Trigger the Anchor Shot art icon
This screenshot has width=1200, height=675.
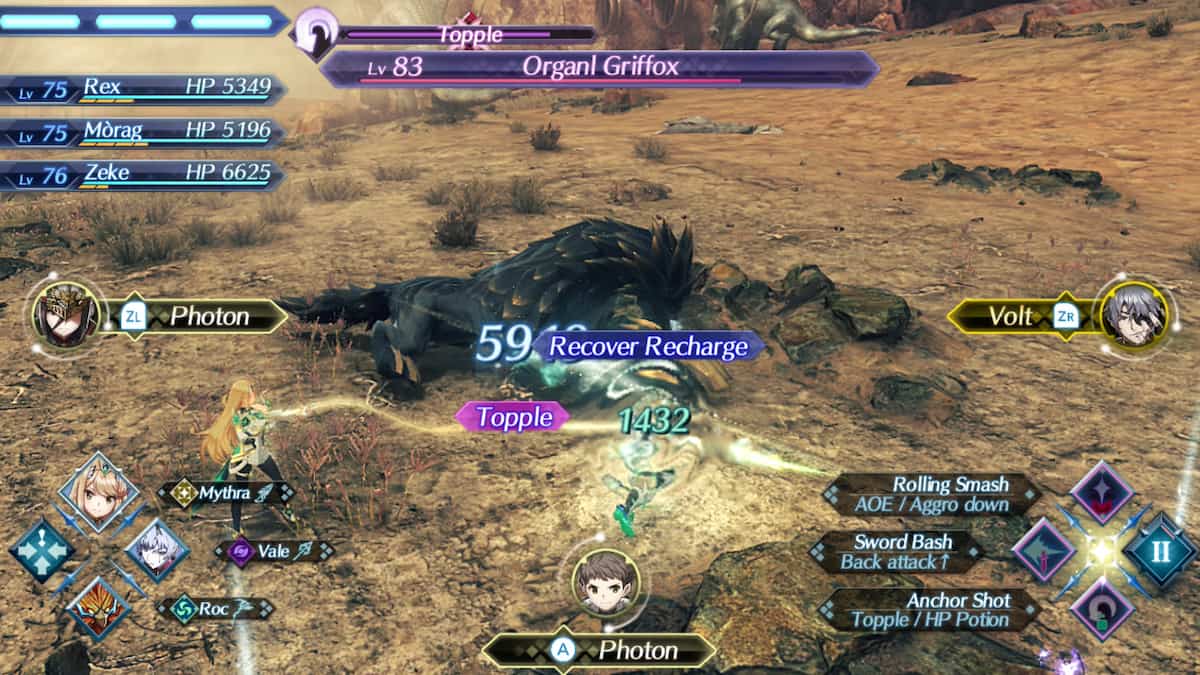1102,608
